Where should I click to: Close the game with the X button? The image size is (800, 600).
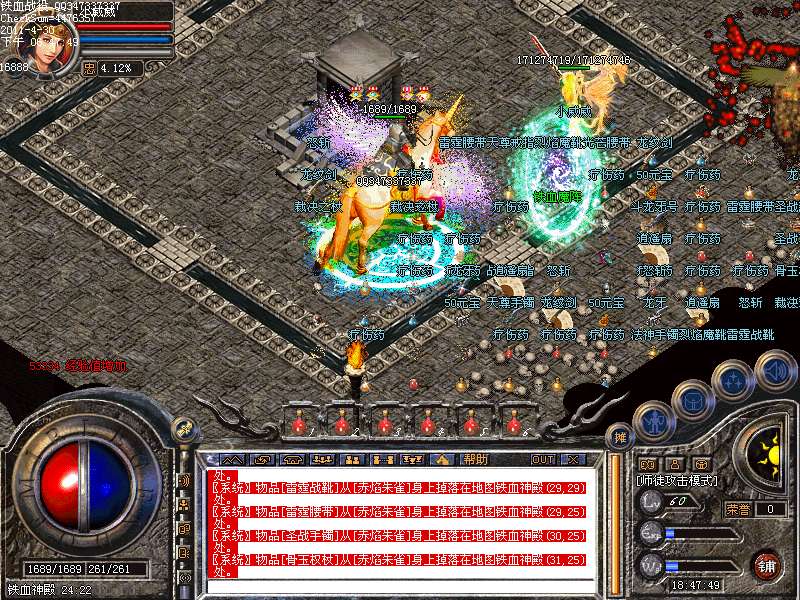pos(573,460)
